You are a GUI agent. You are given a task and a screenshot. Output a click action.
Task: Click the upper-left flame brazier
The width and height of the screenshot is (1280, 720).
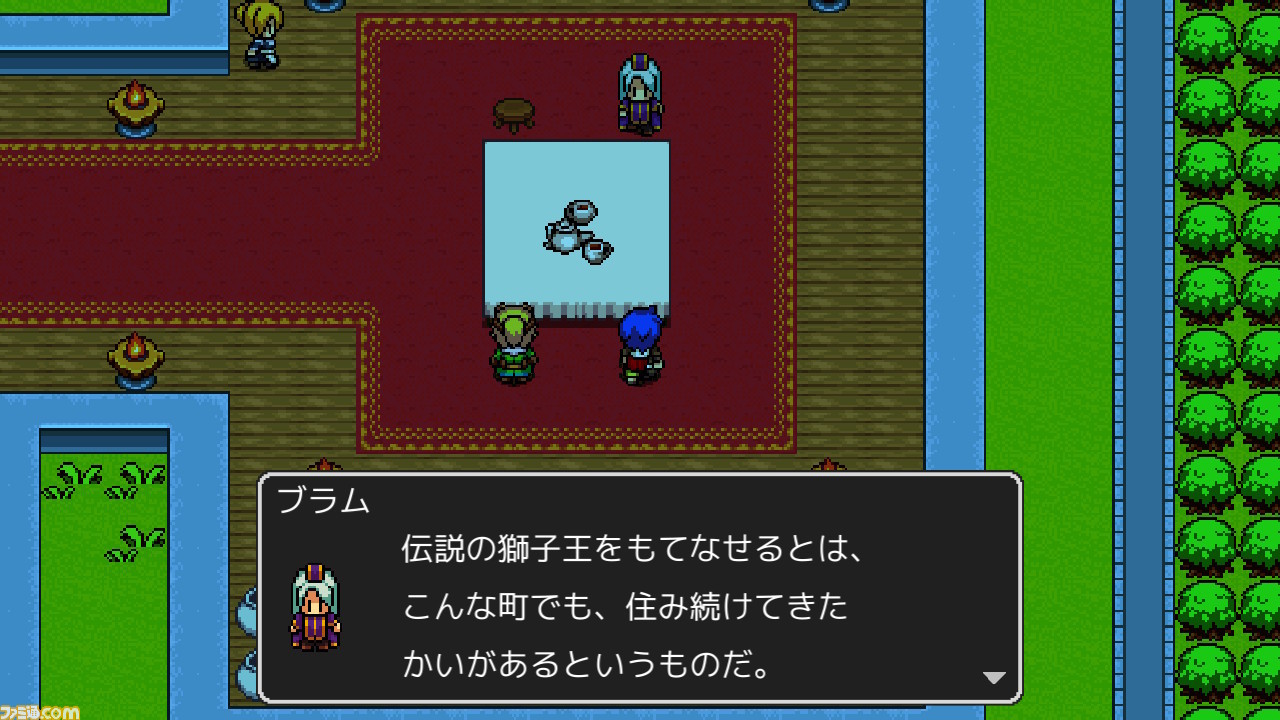[135, 105]
